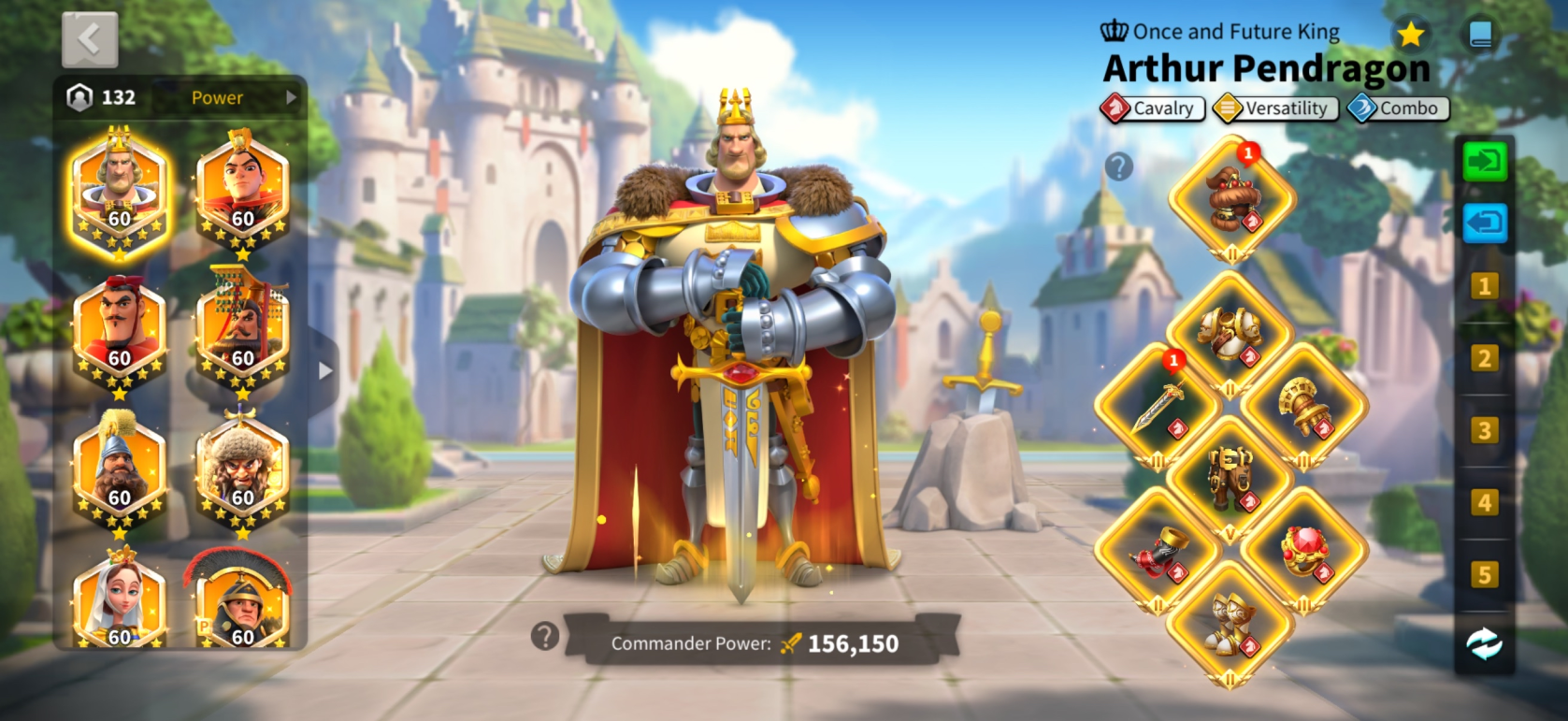Select the chest armor equipment slot
The height and width of the screenshot is (721, 1568).
1231,334
